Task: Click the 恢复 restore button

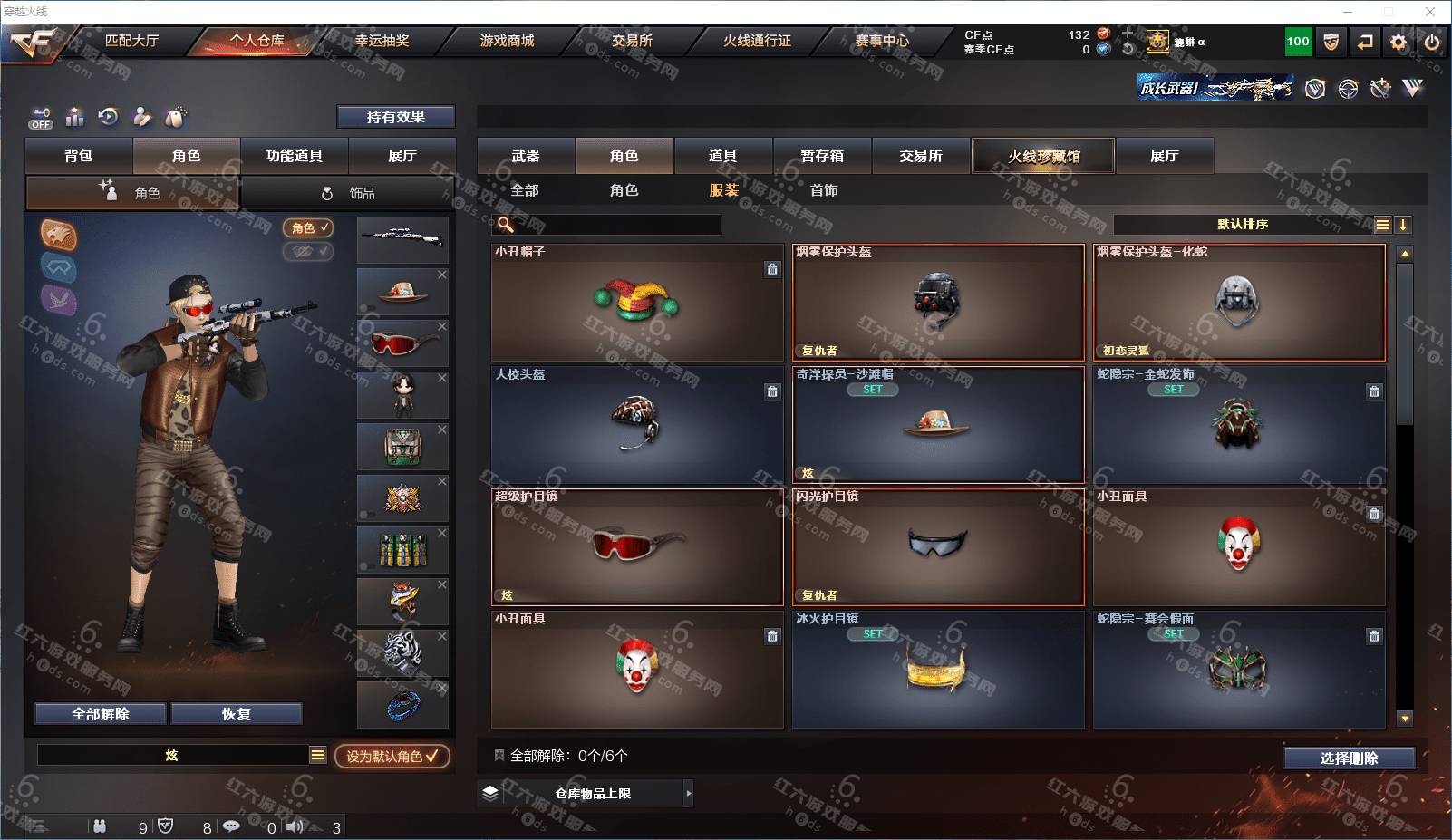Action: click(237, 714)
